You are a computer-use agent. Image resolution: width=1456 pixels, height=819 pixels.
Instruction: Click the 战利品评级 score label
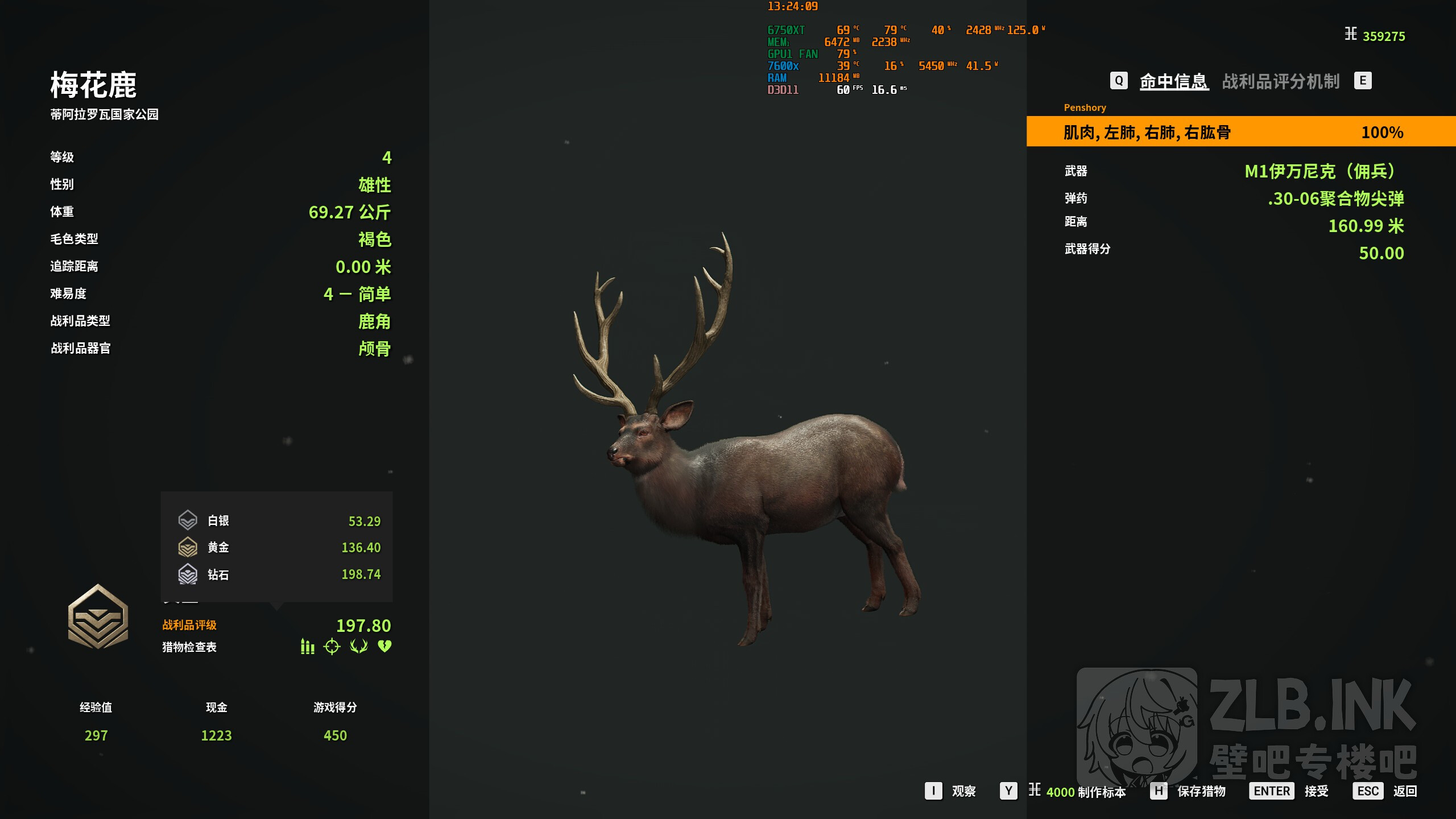(189, 625)
